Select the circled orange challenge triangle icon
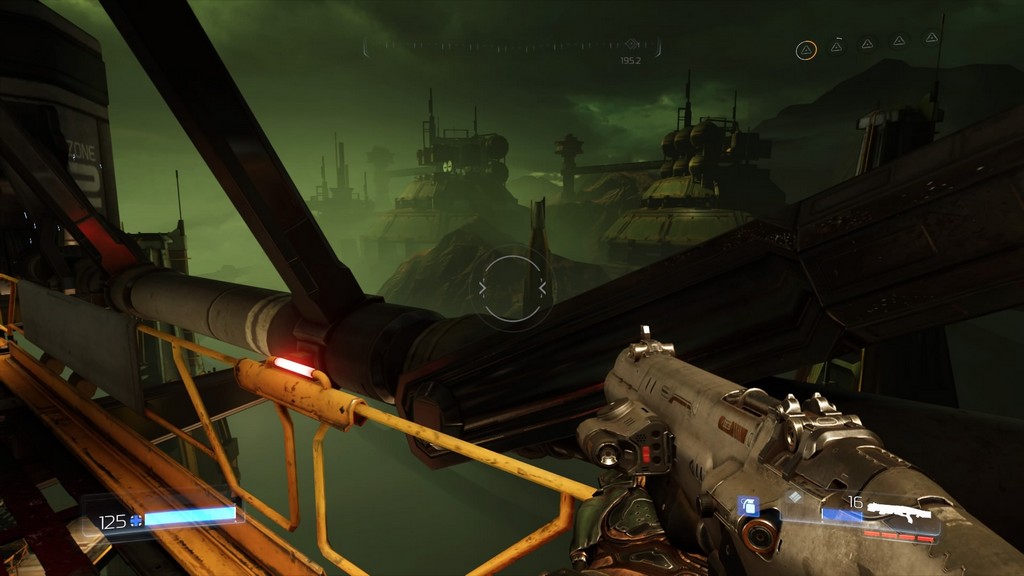 pyautogui.click(x=805, y=49)
